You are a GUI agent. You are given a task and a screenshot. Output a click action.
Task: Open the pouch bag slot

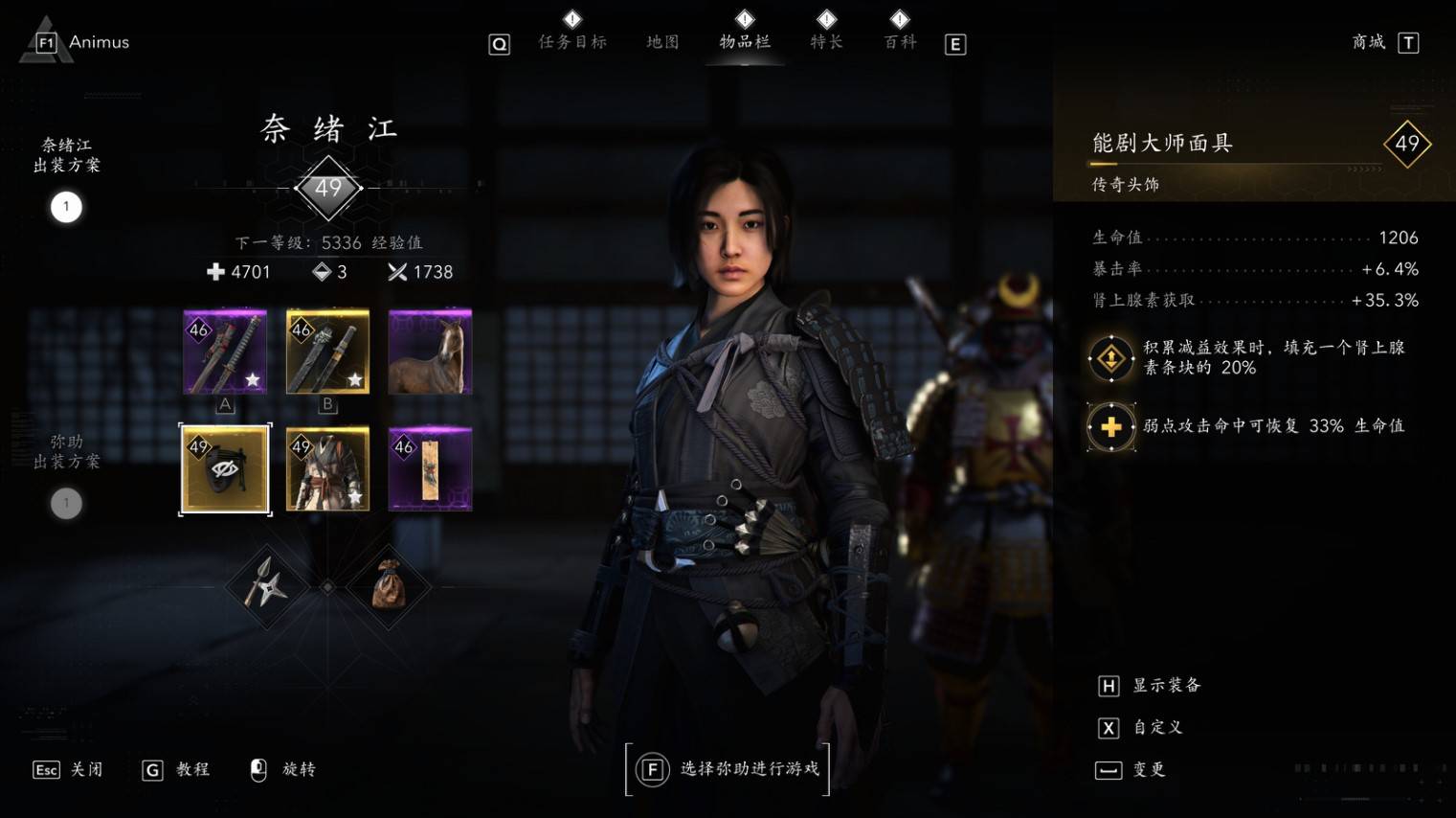coord(388,585)
